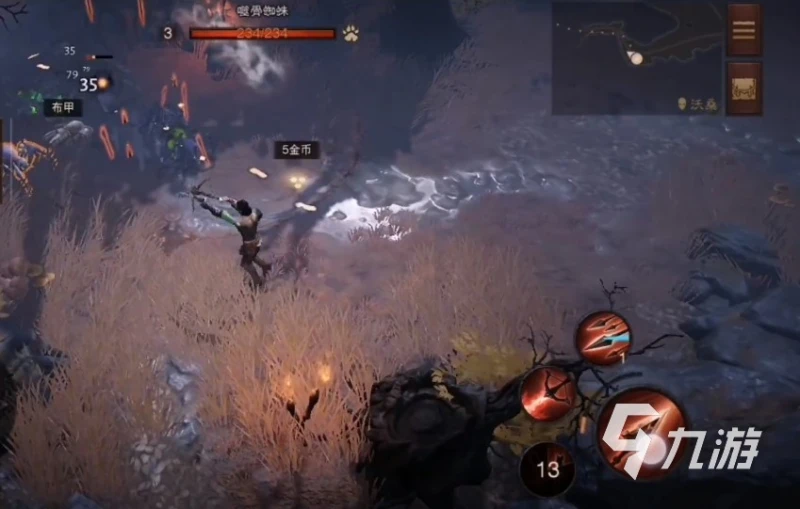Pick up the 布甲 loot label

63,107
